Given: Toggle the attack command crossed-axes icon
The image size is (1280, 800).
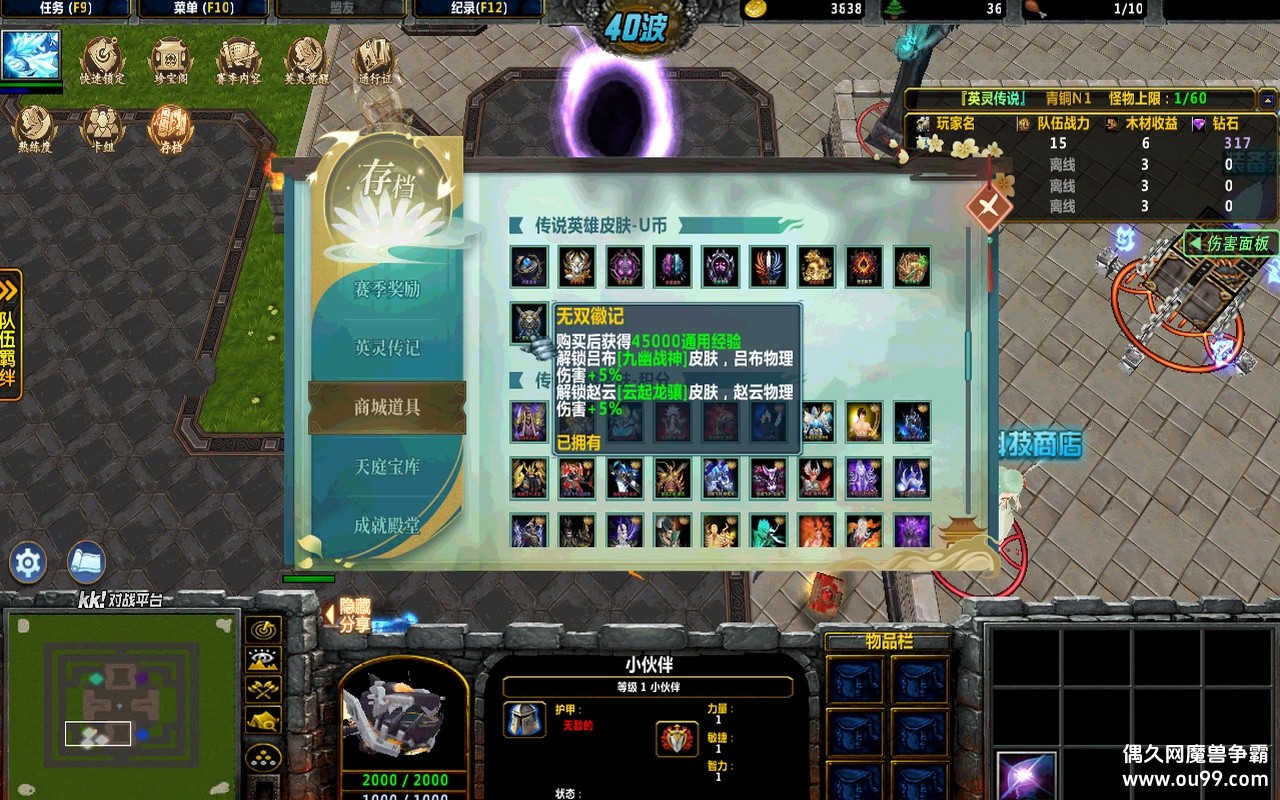Looking at the screenshot, I should pyautogui.click(x=262, y=688).
